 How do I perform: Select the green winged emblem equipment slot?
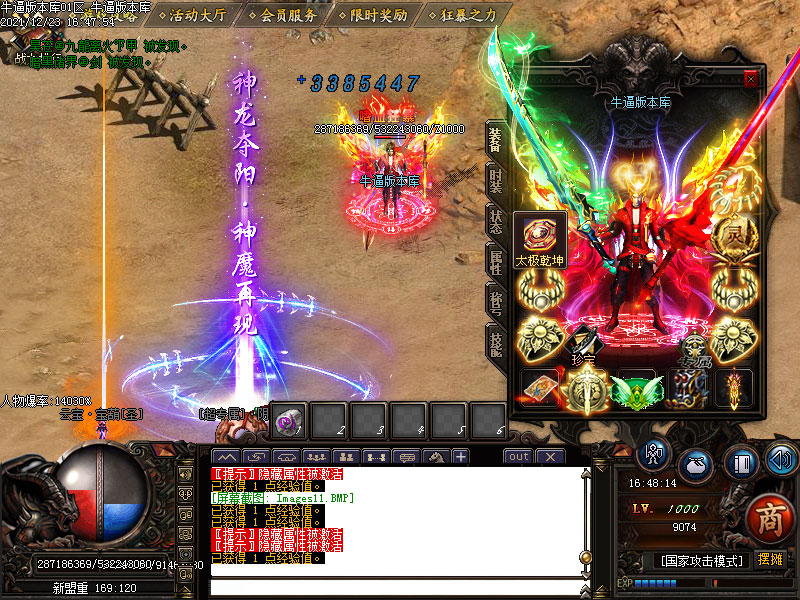[x=636, y=389]
